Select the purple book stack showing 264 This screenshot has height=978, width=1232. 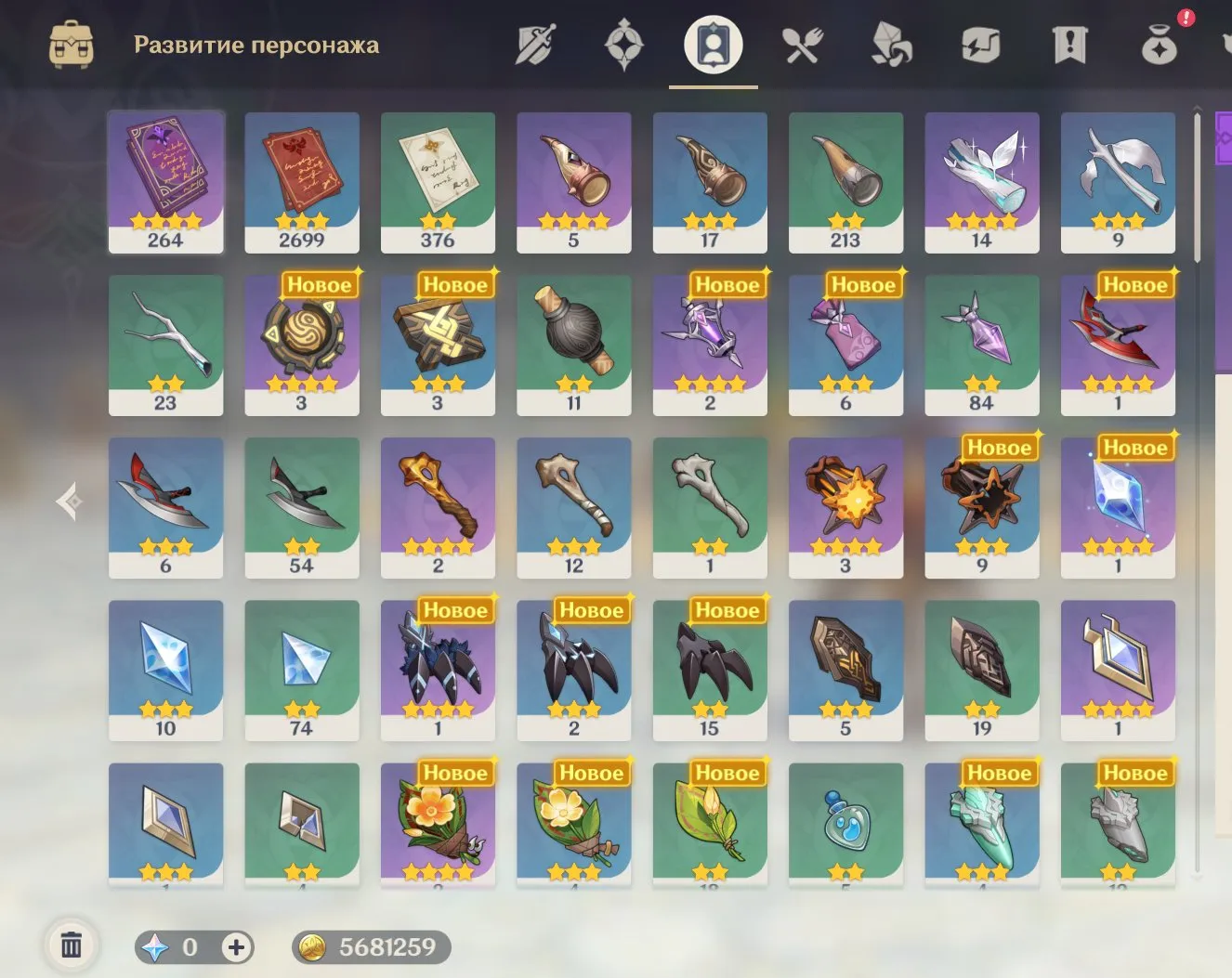(165, 182)
